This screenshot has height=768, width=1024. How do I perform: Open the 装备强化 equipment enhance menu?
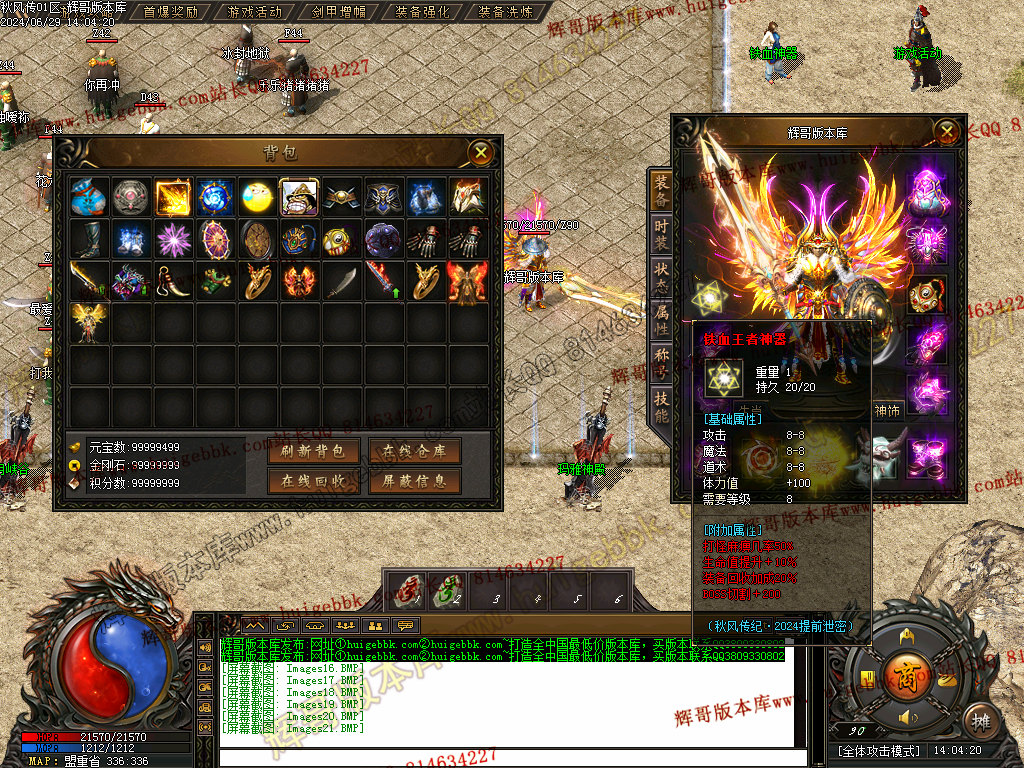click(x=422, y=12)
